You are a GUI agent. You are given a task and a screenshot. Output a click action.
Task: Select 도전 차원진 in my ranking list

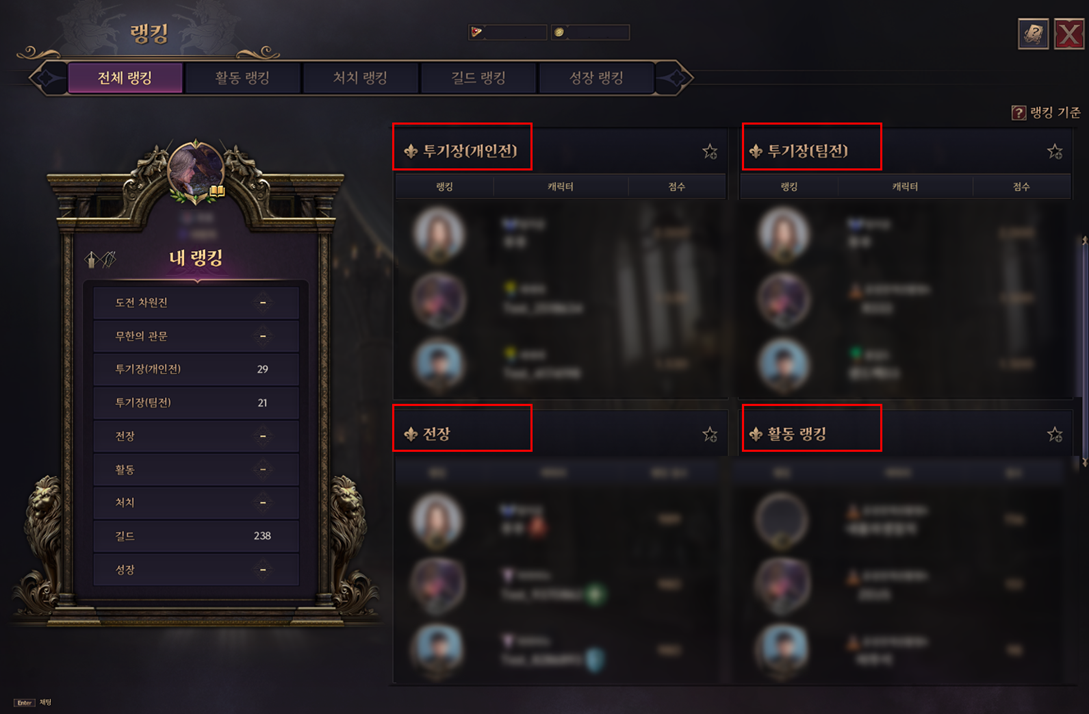195,302
